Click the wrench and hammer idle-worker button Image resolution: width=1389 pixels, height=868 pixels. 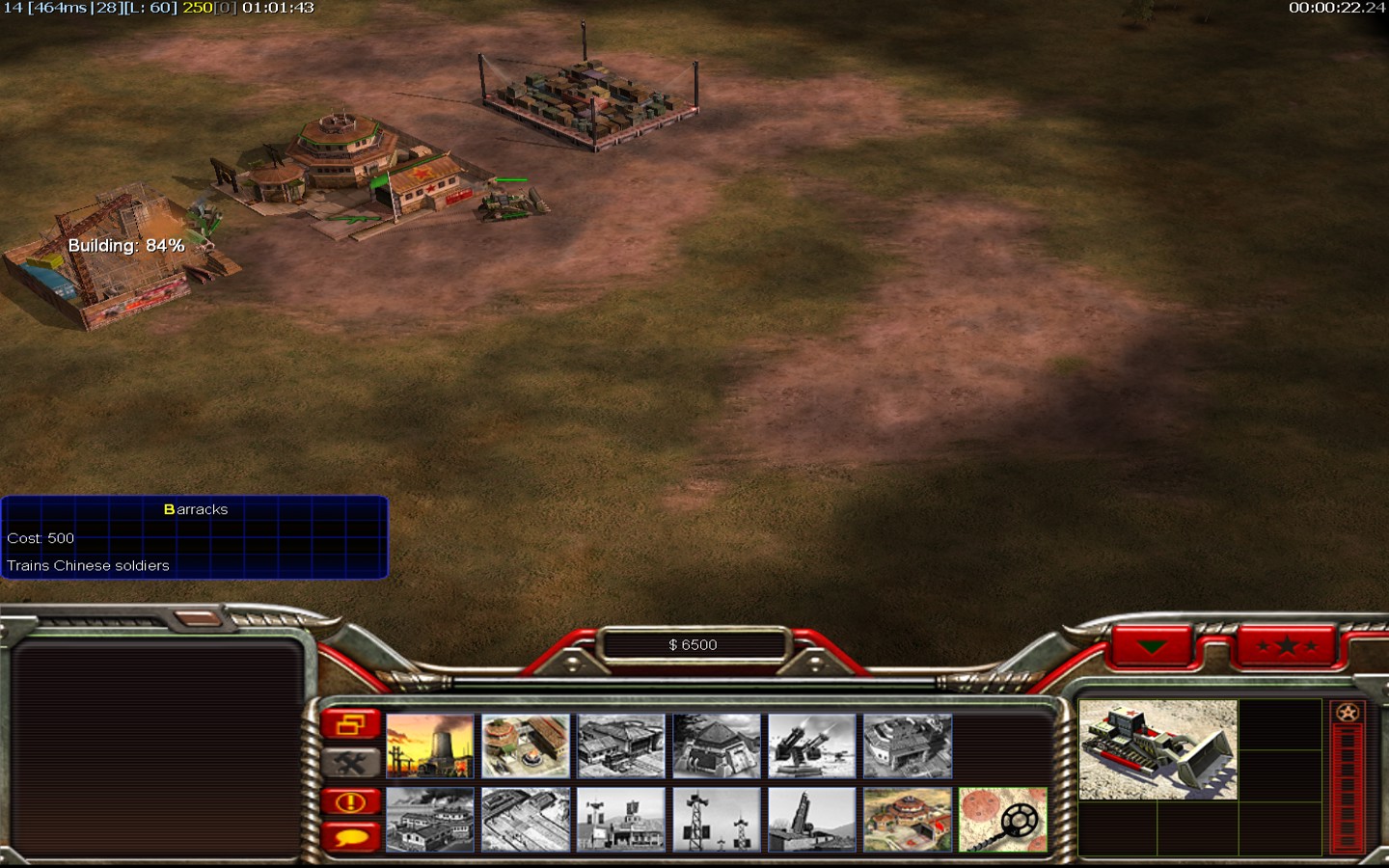[350, 763]
